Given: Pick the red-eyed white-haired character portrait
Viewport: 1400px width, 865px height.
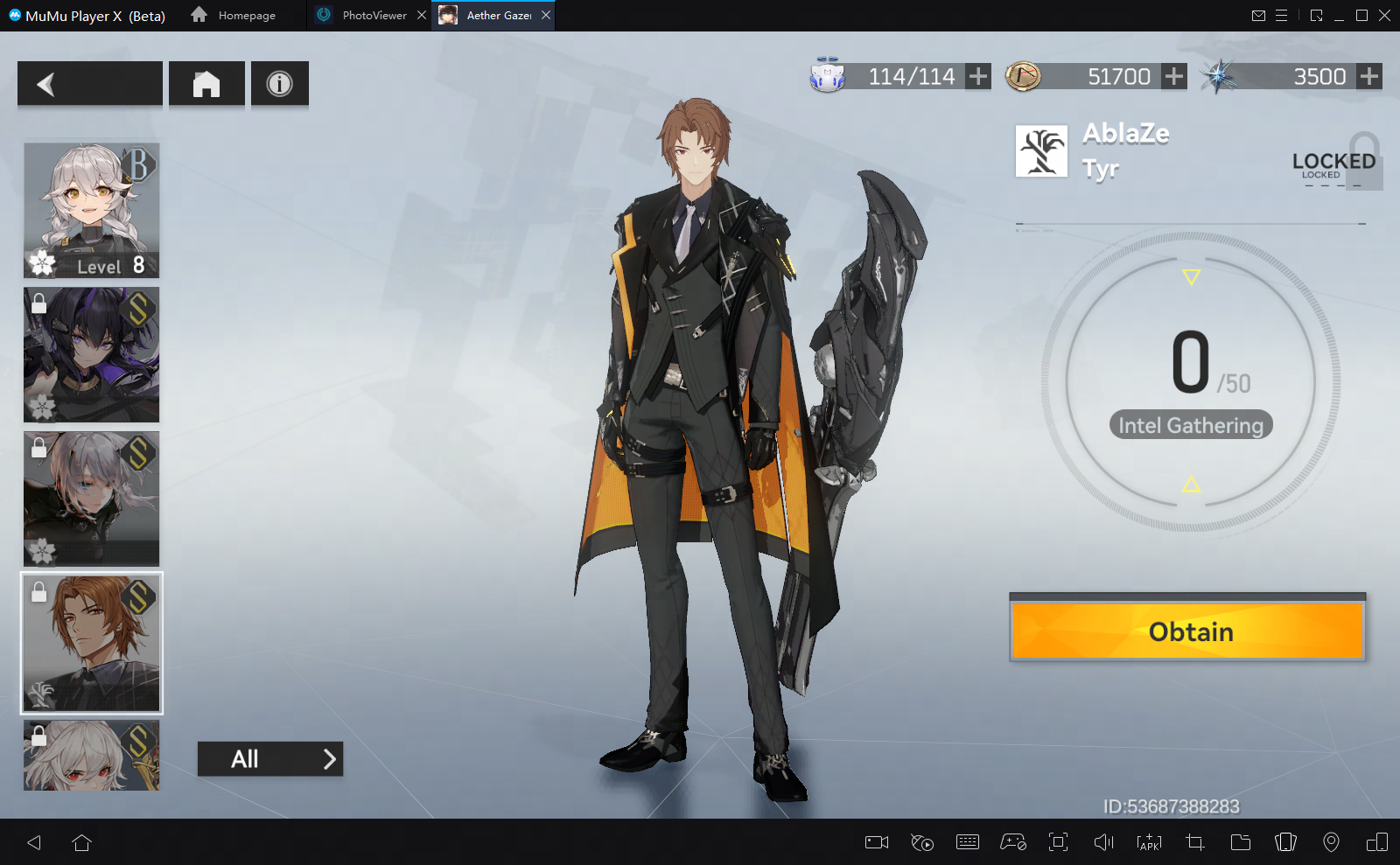Looking at the screenshot, I should [x=92, y=756].
